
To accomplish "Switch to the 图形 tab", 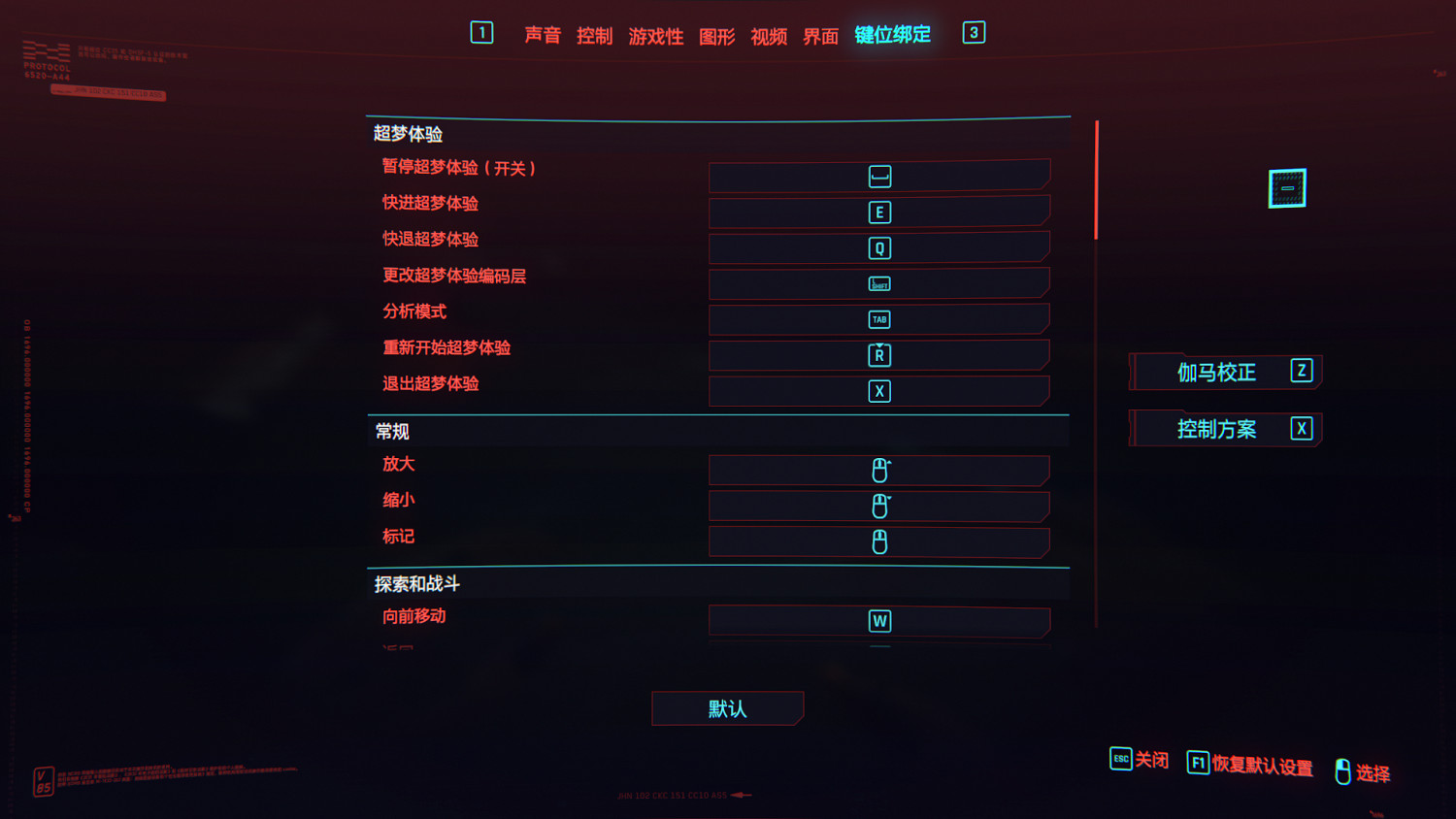I will (x=715, y=35).
